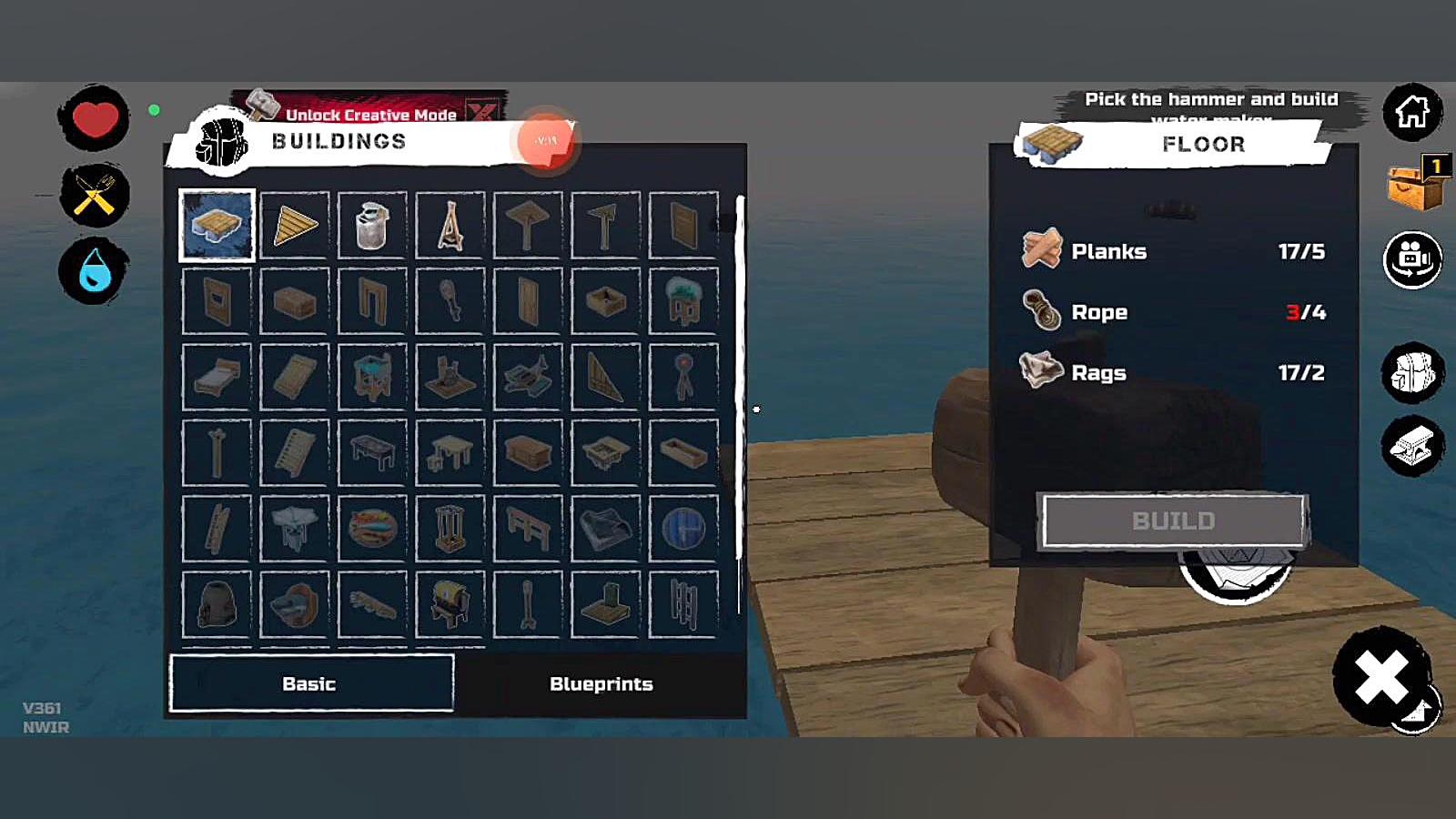Switch to the Basic tab
This screenshot has height=819, width=1456.
(310, 683)
